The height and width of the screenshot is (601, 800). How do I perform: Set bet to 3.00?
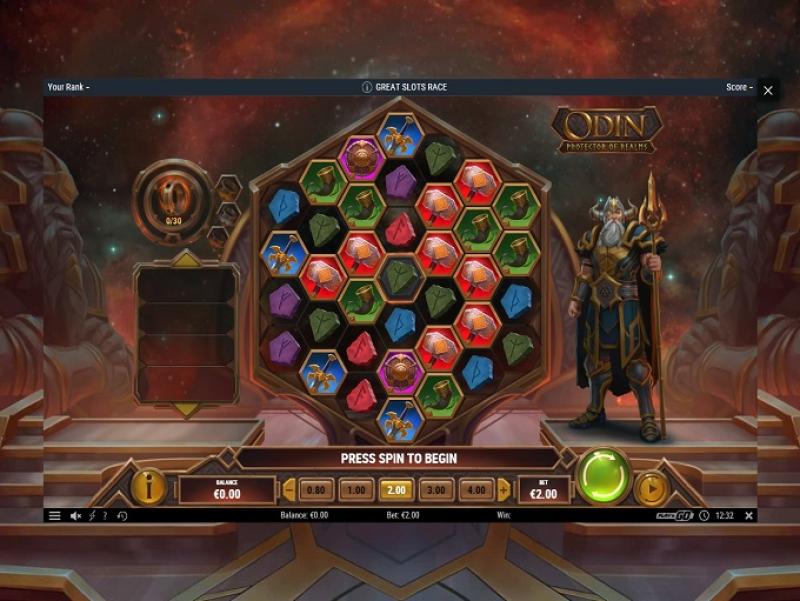point(435,490)
